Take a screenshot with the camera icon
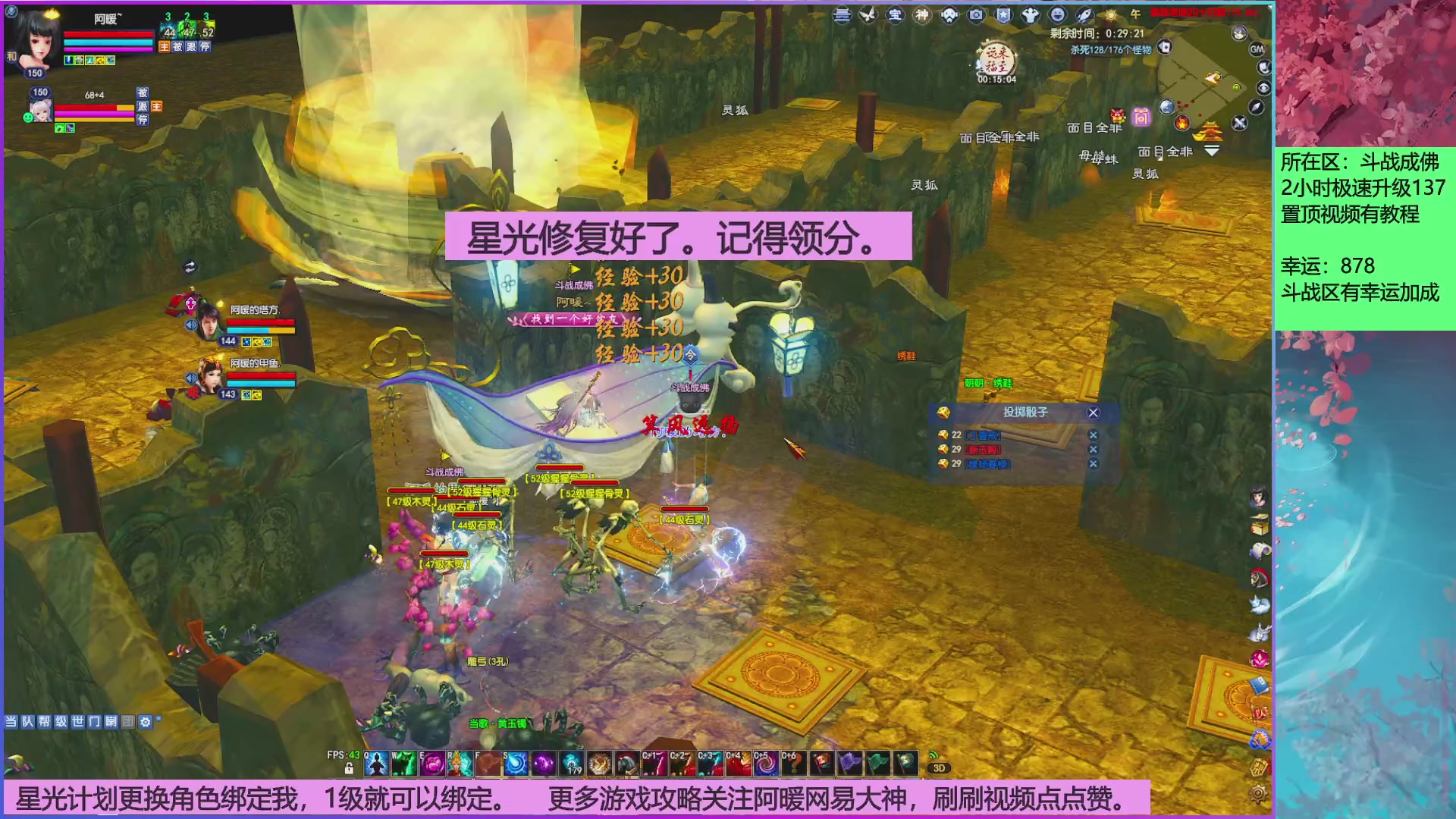This screenshot has height=819, width=1456. tap(976, 15)
